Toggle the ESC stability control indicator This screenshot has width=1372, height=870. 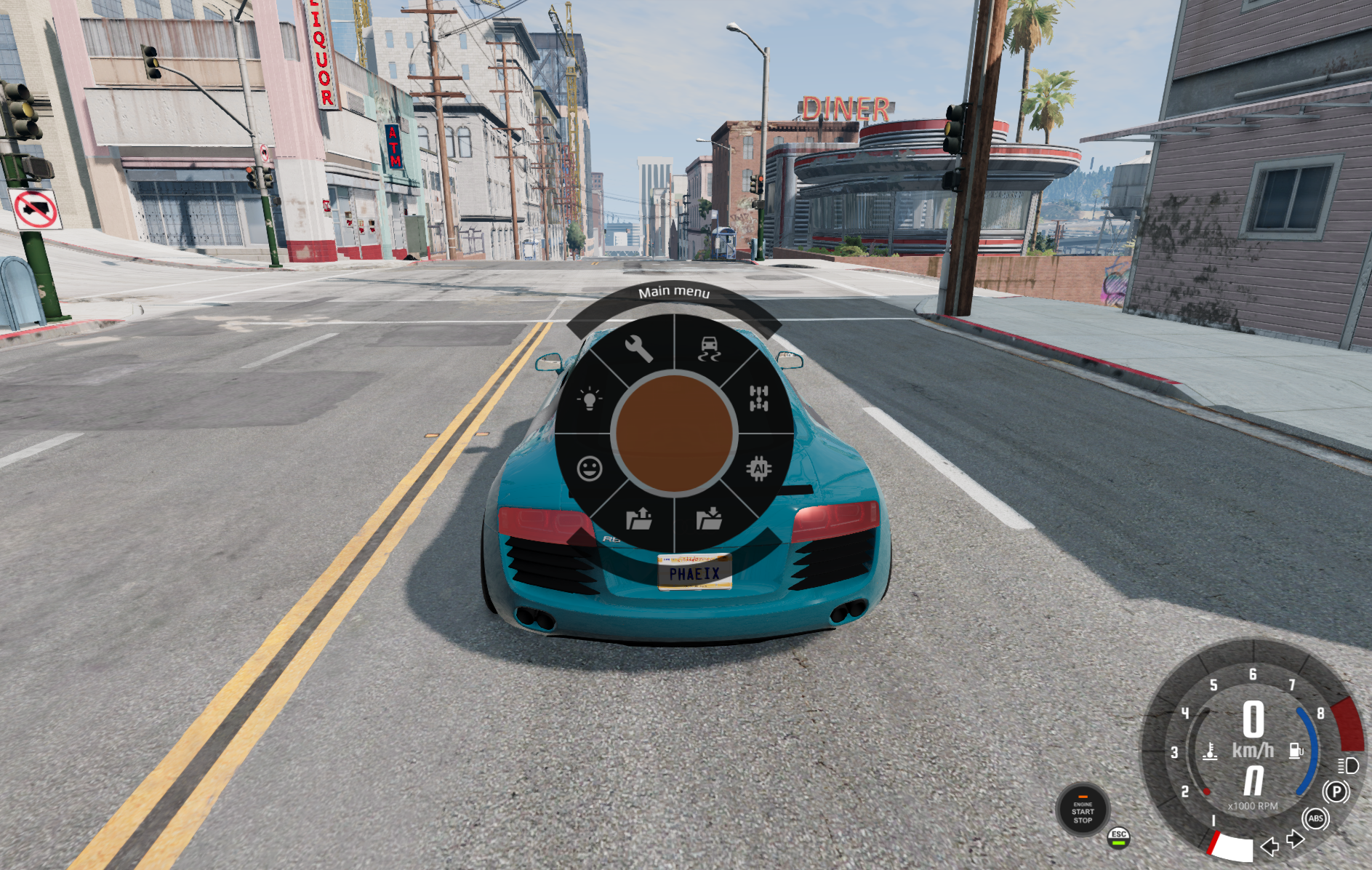click(1118, 837)
